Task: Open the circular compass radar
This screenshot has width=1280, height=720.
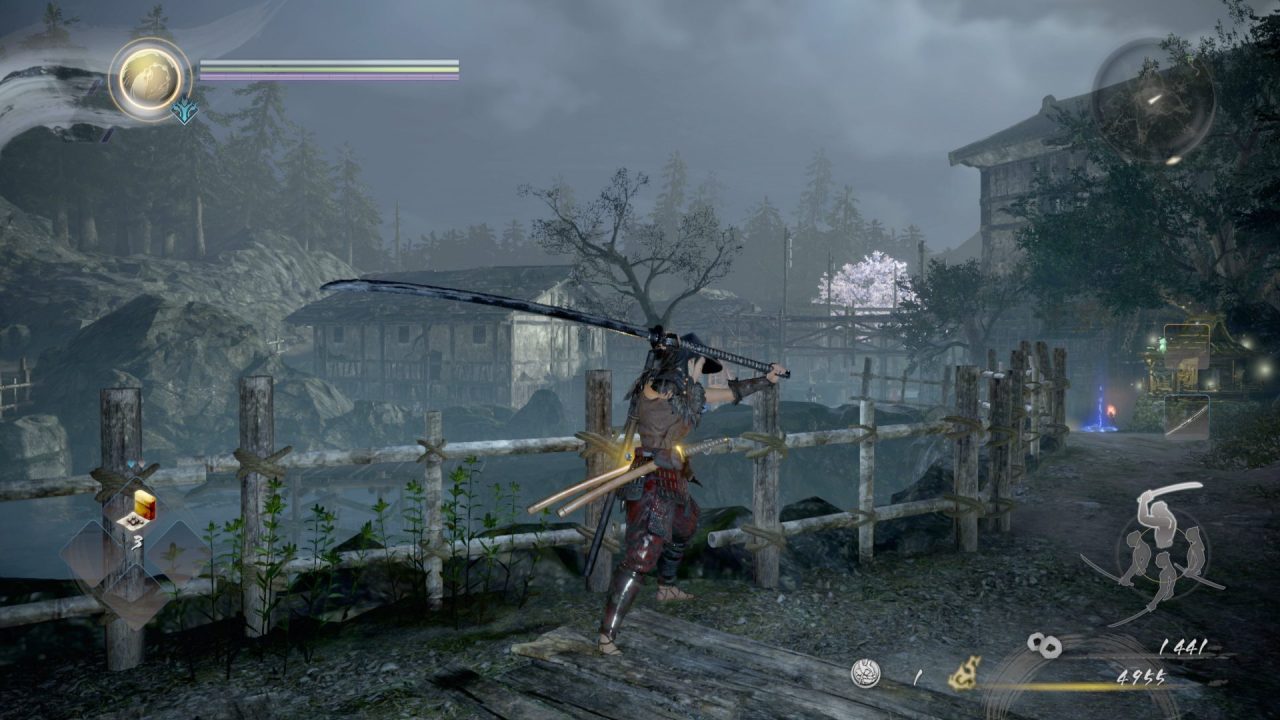Action: (1153, 101)
